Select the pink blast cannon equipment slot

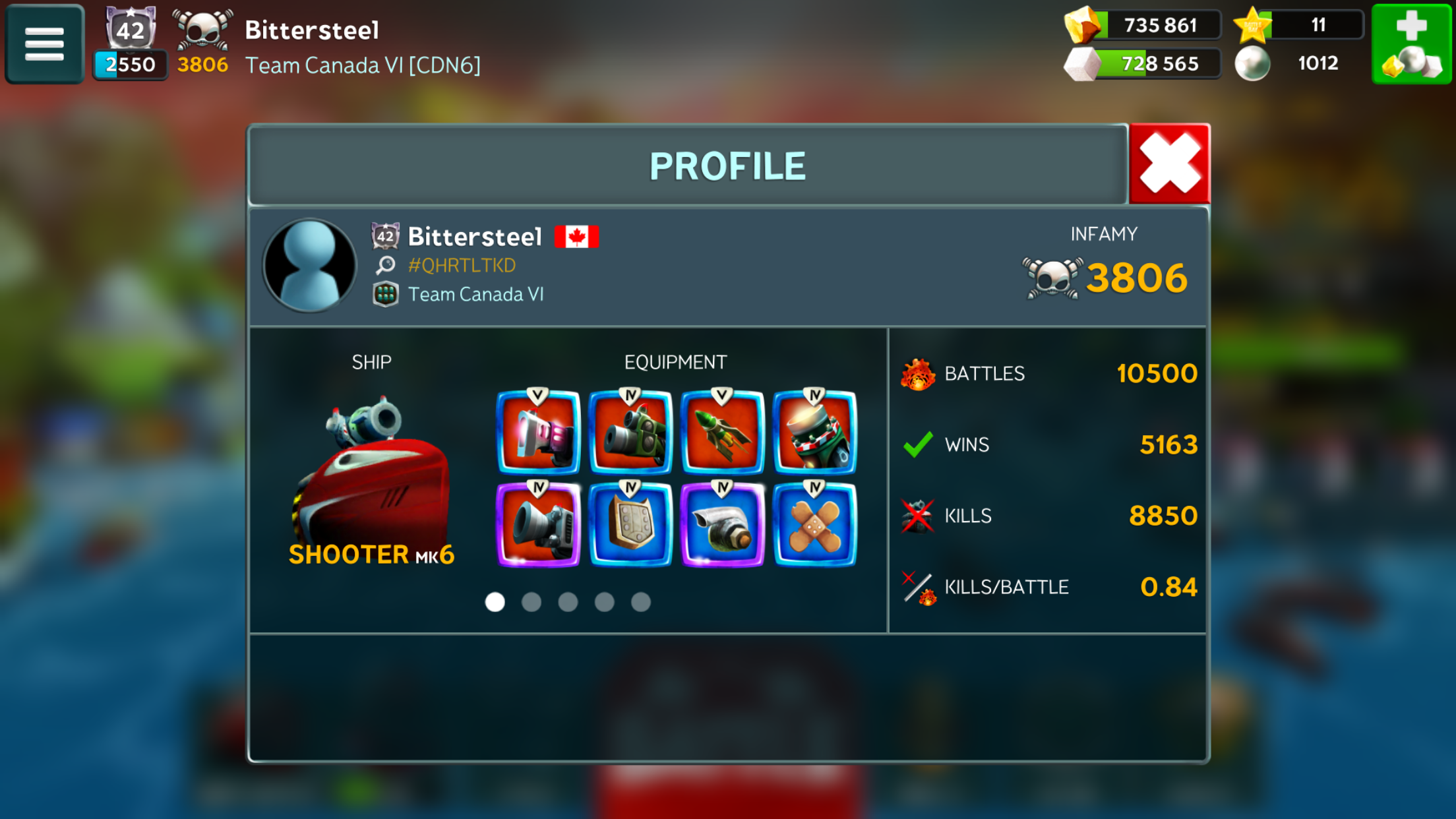point(538,433)
